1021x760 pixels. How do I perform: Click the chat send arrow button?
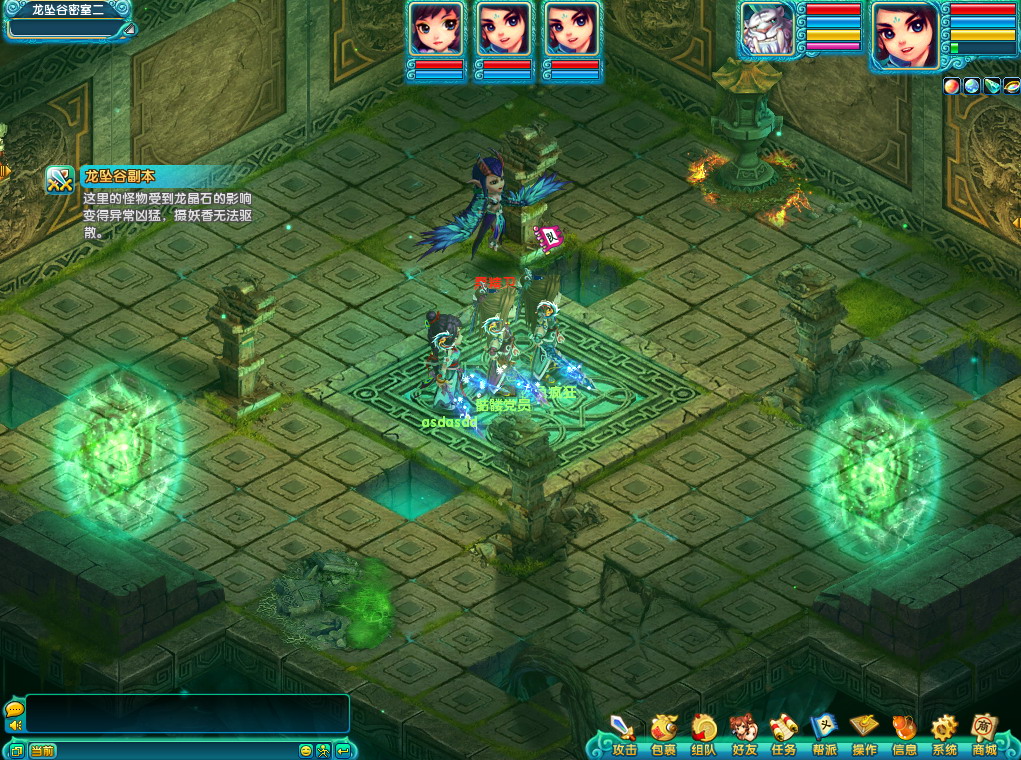click(342, 750)
